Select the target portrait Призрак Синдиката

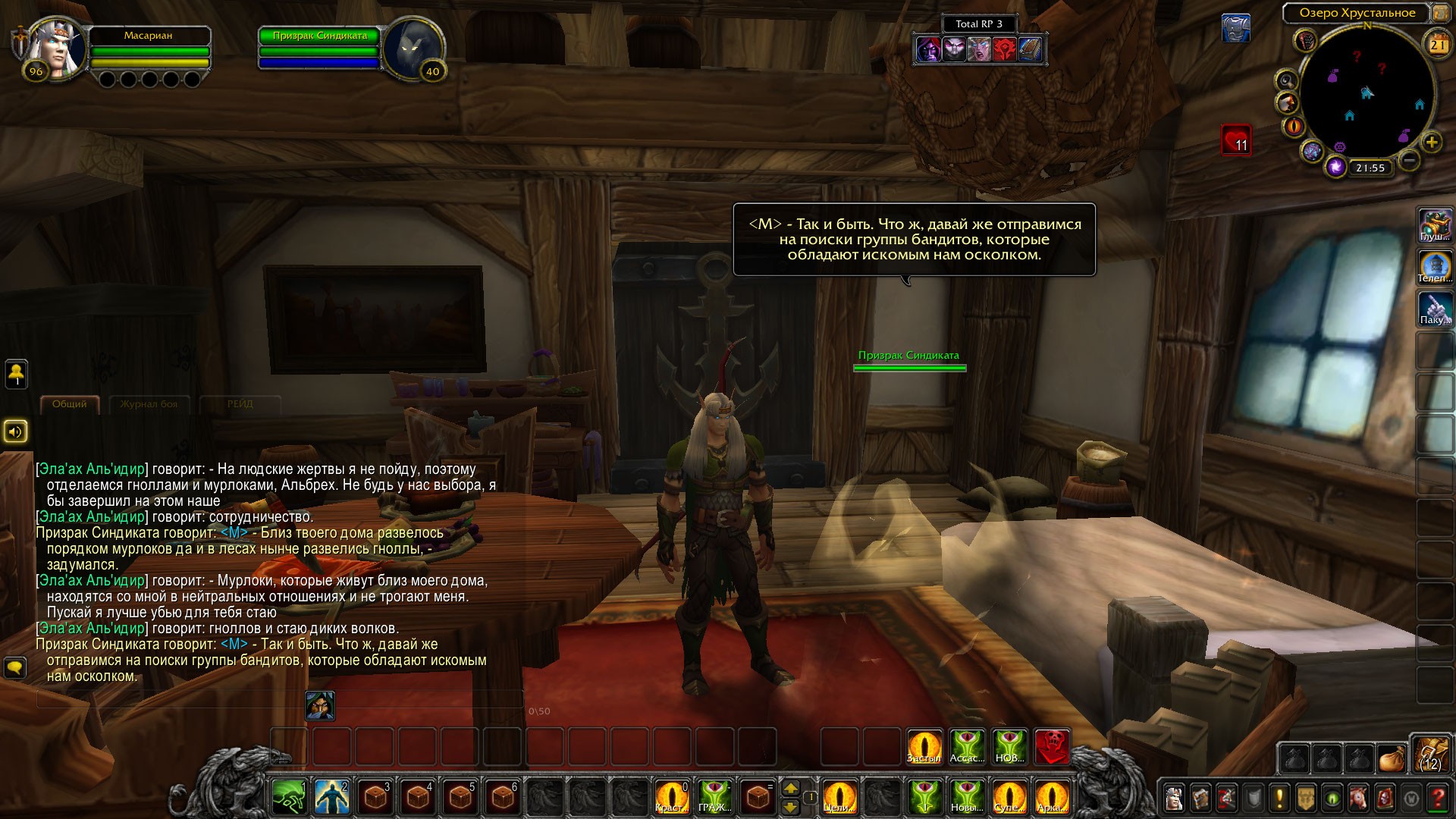[x=413, y=49]
